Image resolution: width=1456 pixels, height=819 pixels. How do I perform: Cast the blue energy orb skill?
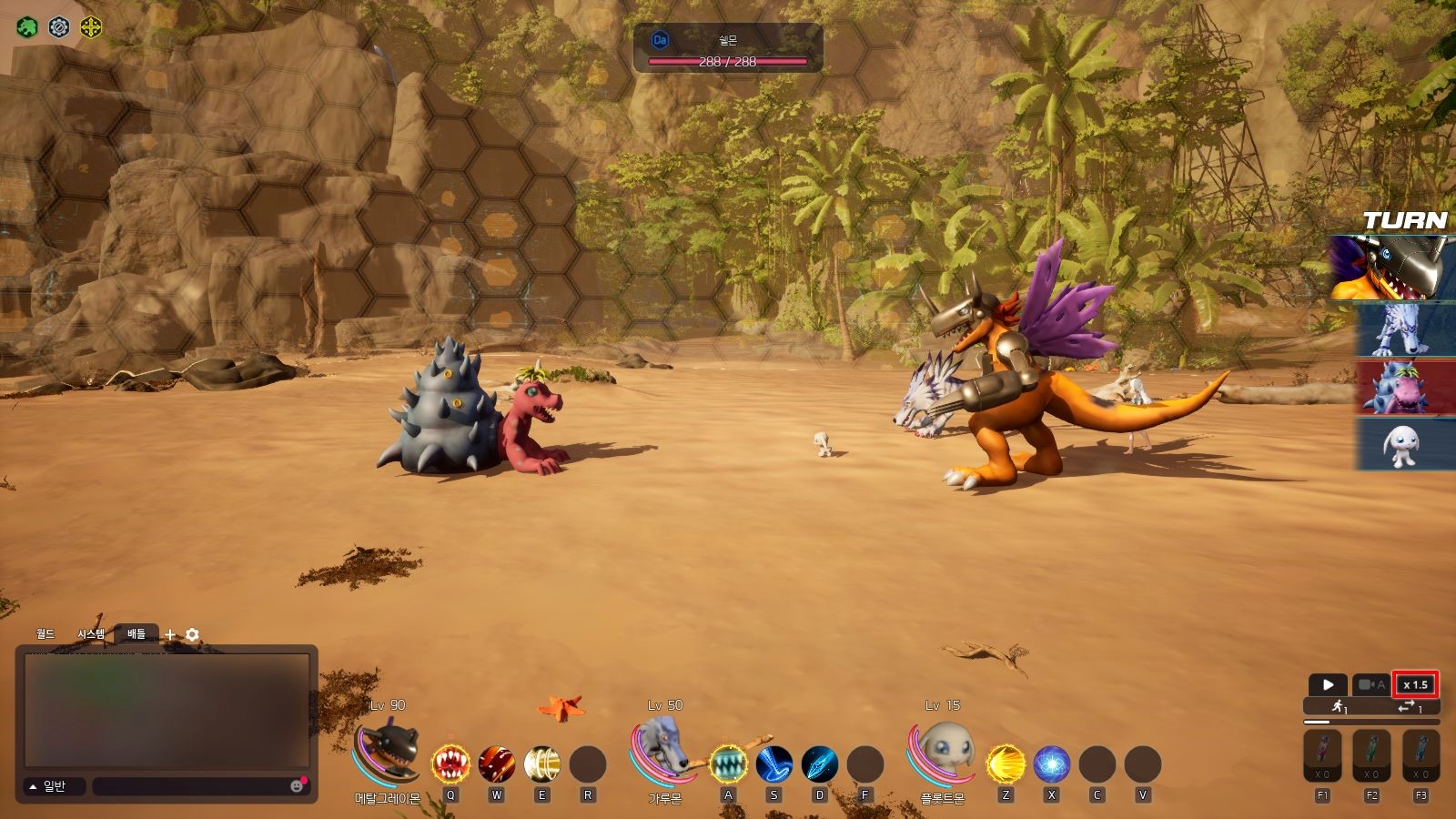pyautogui.click(x=1052, y=764)
